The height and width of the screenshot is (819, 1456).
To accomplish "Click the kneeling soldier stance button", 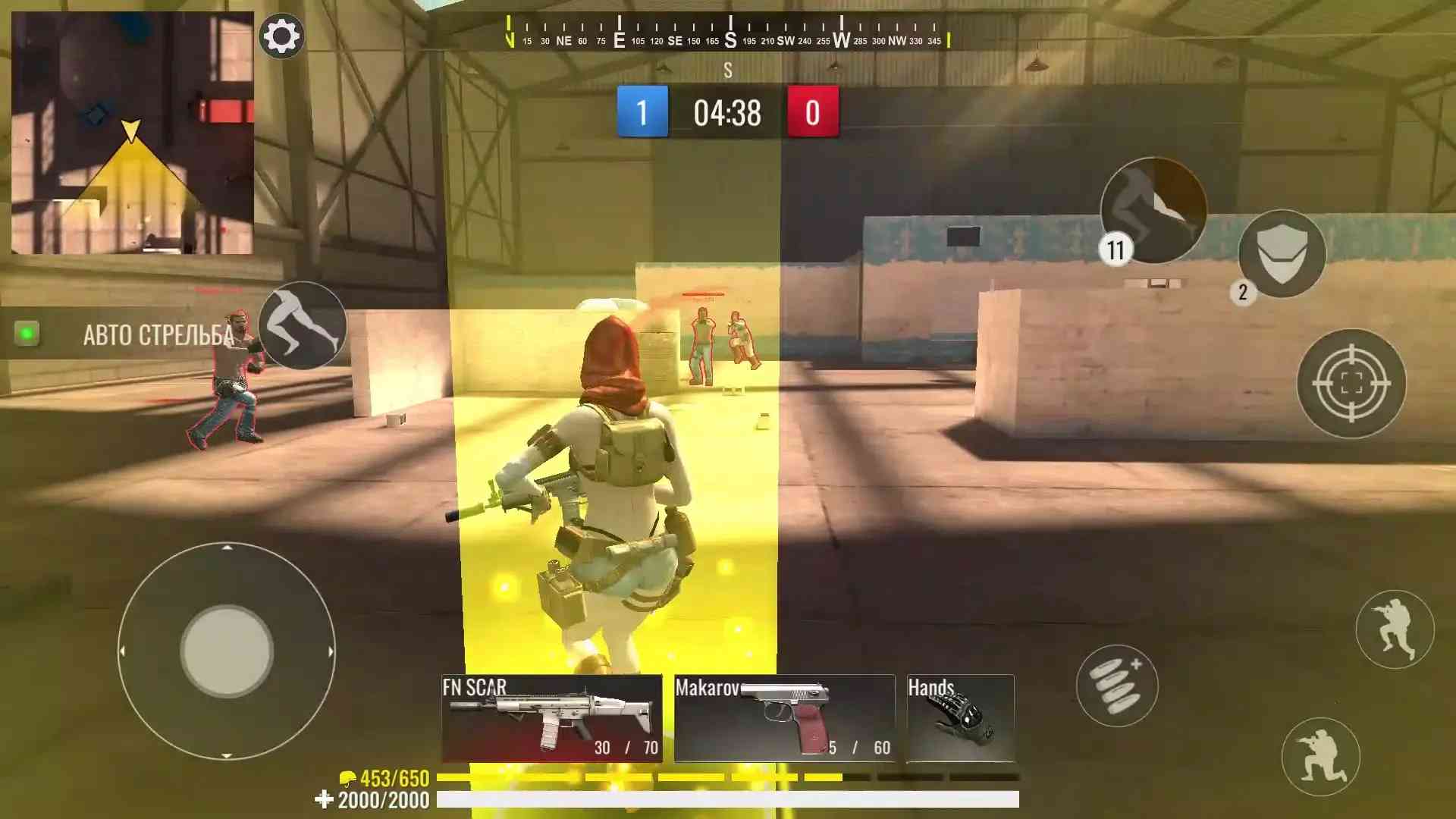I will [x=1320, y=757].
